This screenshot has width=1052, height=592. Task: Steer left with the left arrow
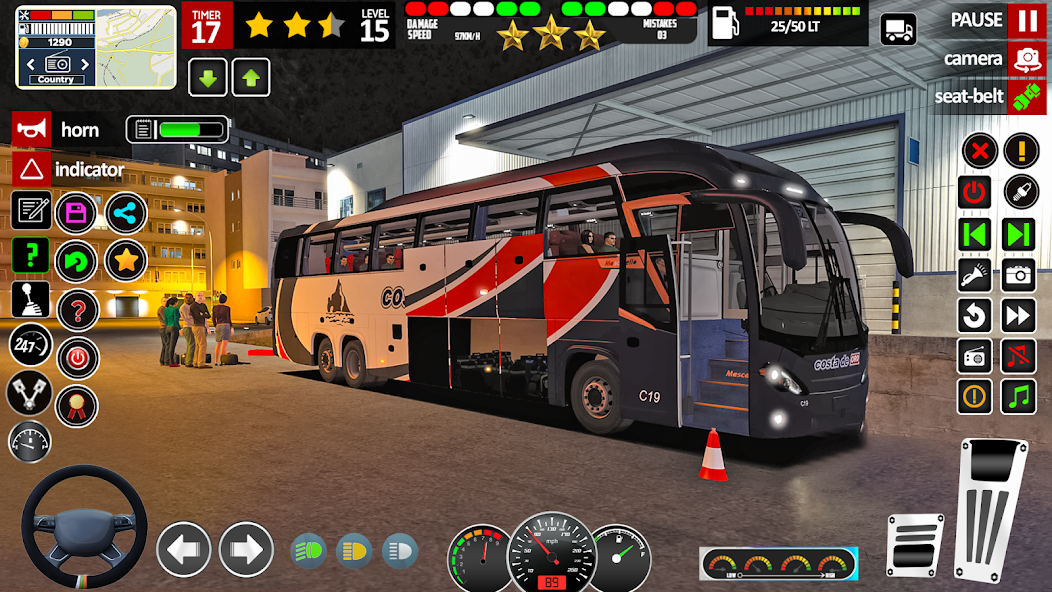[184, 549]
